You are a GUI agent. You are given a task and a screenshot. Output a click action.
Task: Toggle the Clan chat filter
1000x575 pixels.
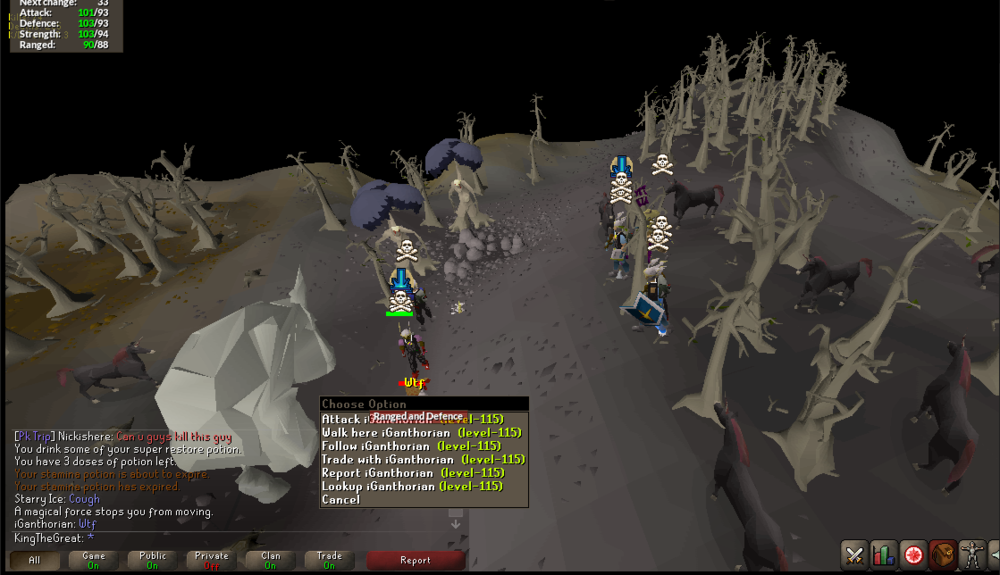click(x=270, y=560)
